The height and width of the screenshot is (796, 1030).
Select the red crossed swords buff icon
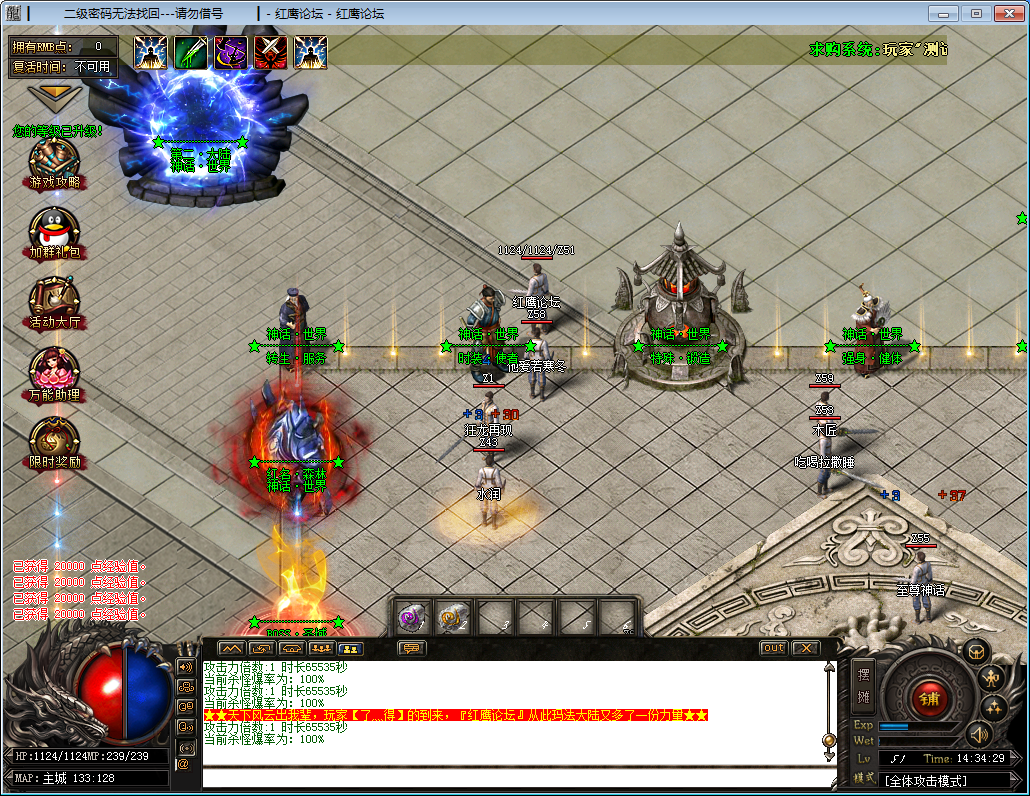pyautogui.click(x=271, y=53)
